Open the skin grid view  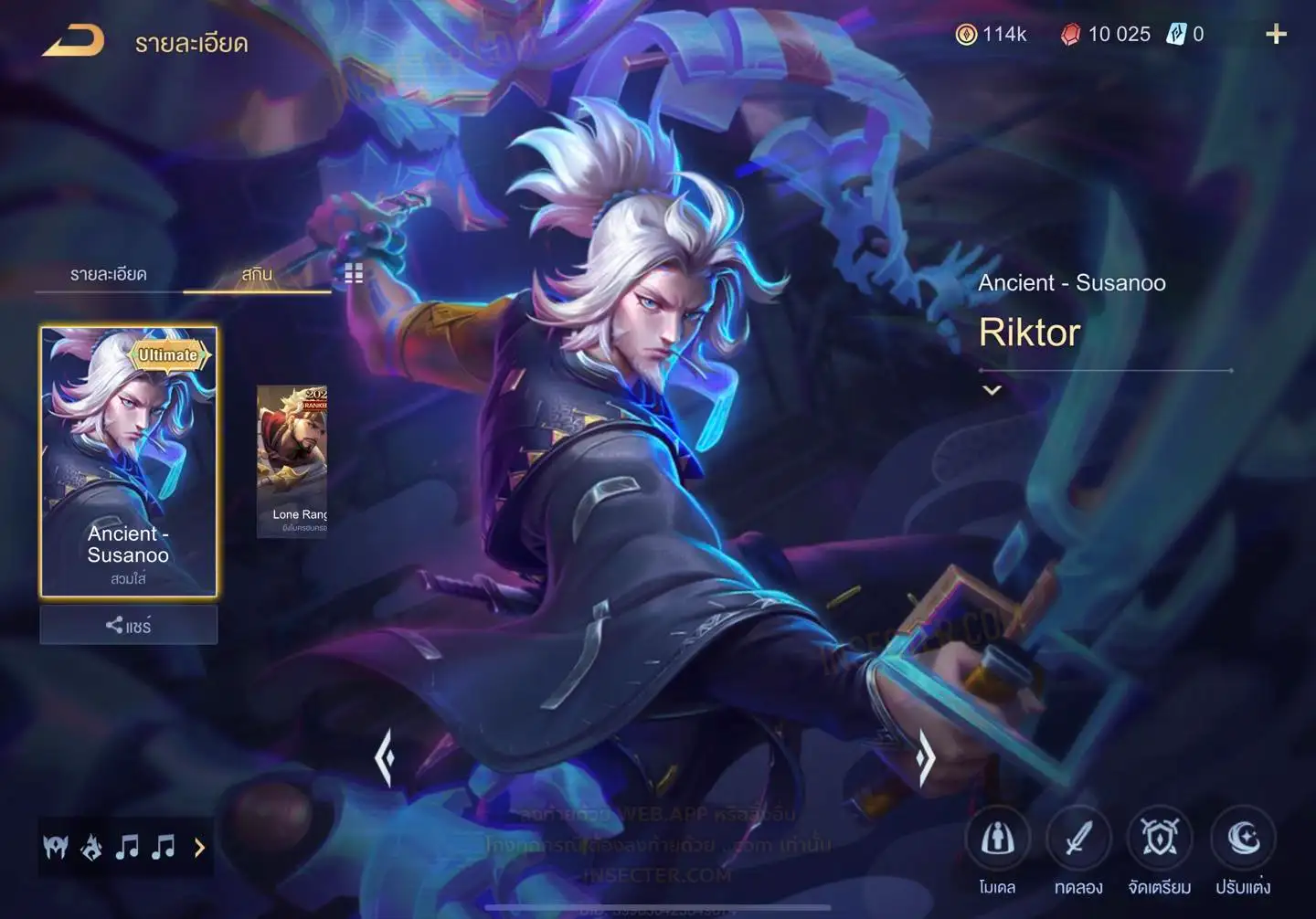354,273
